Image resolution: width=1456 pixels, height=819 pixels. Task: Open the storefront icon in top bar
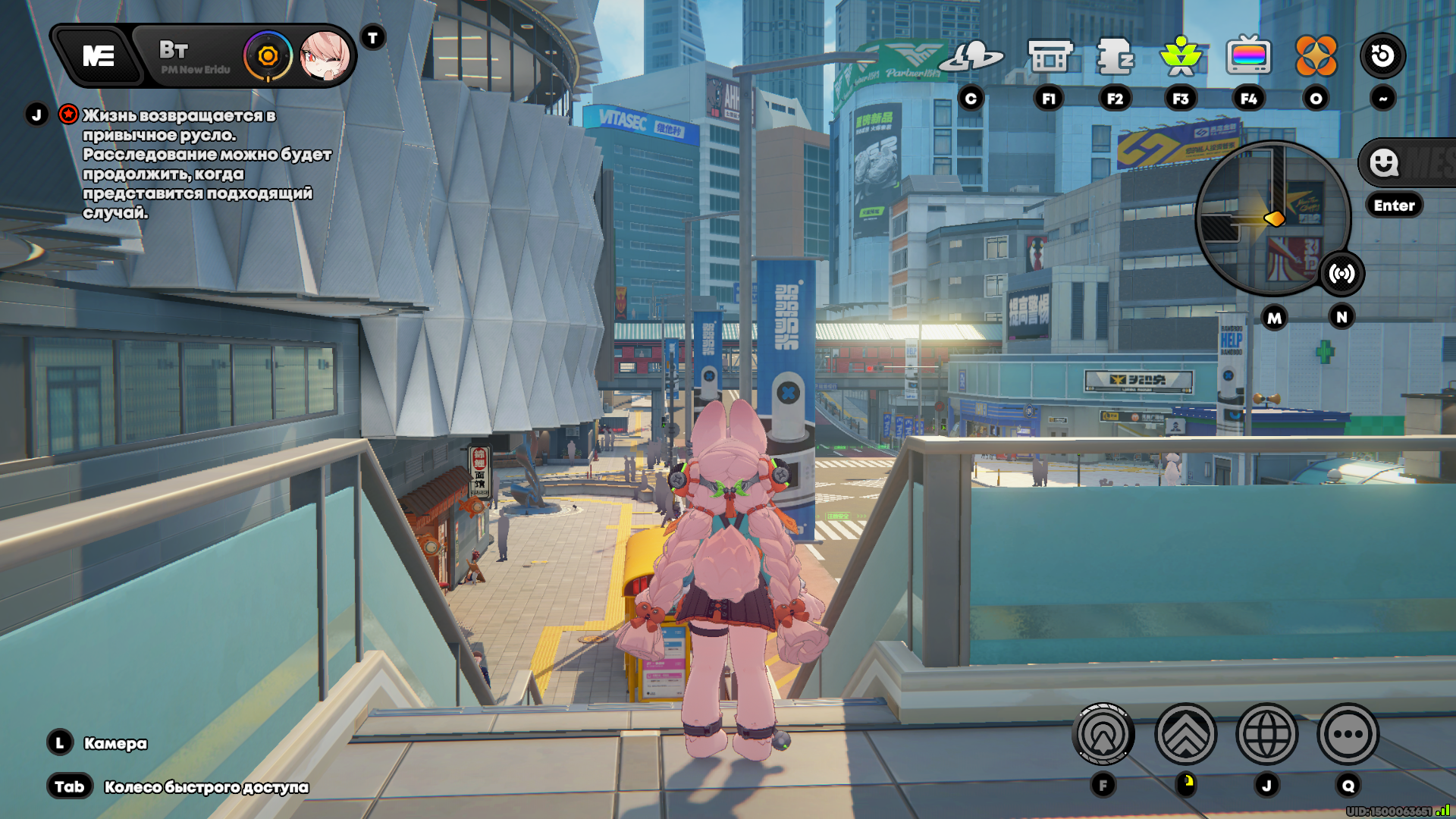(x=1050, y=56)
